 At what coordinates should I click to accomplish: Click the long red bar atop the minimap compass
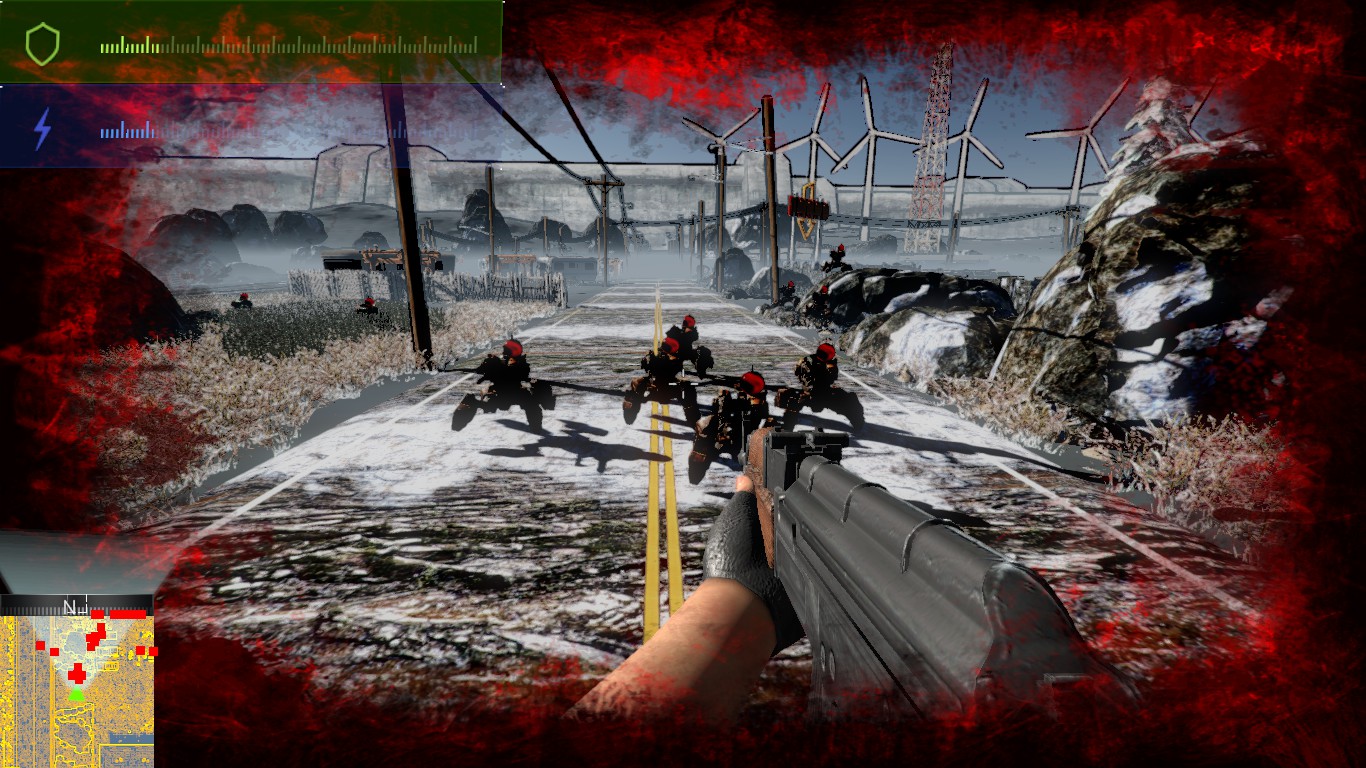pyautogui.click(x=128, y=612)
